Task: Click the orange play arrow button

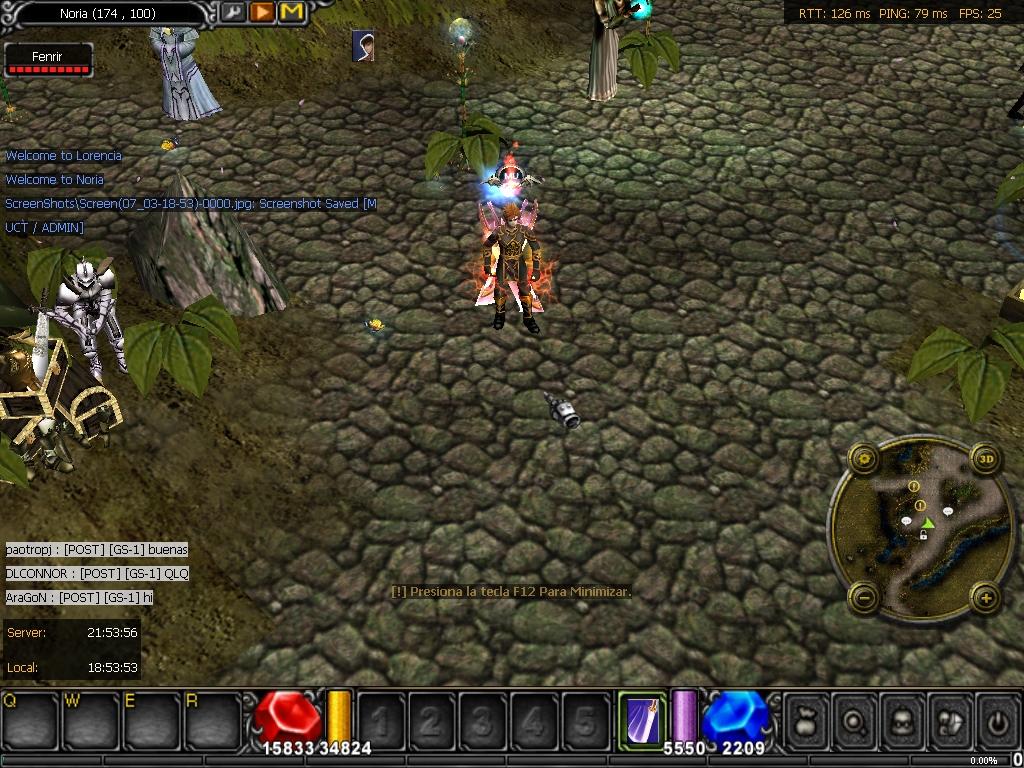Action: (262, 12)
